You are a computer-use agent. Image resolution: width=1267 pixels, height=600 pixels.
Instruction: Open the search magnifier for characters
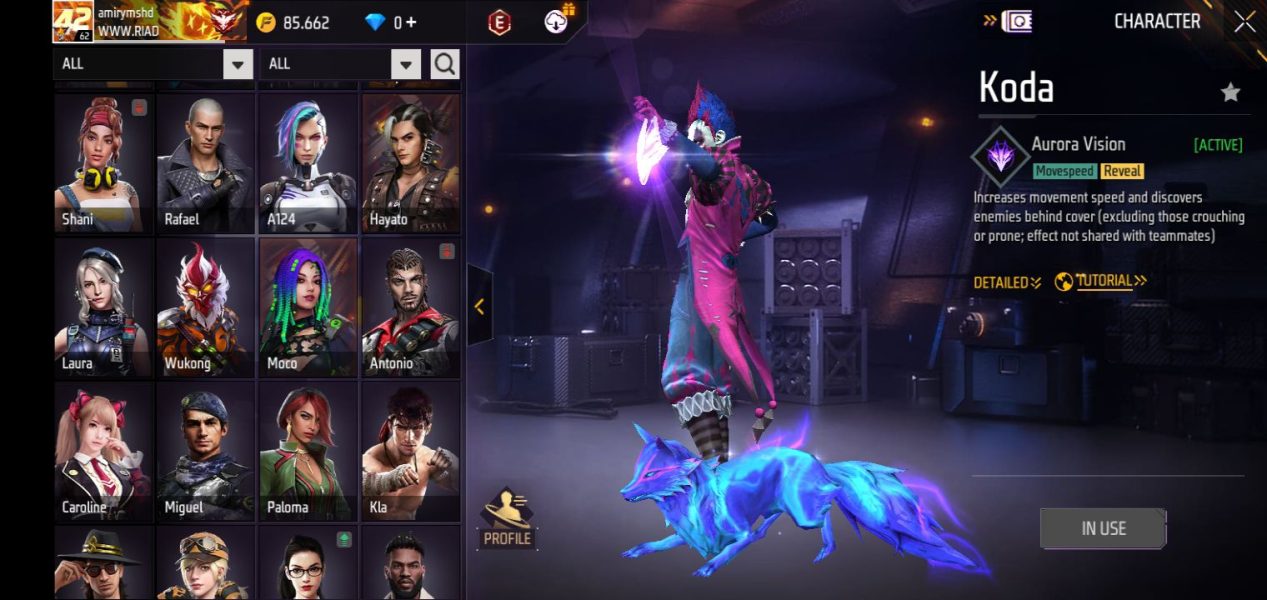point(445,65)
